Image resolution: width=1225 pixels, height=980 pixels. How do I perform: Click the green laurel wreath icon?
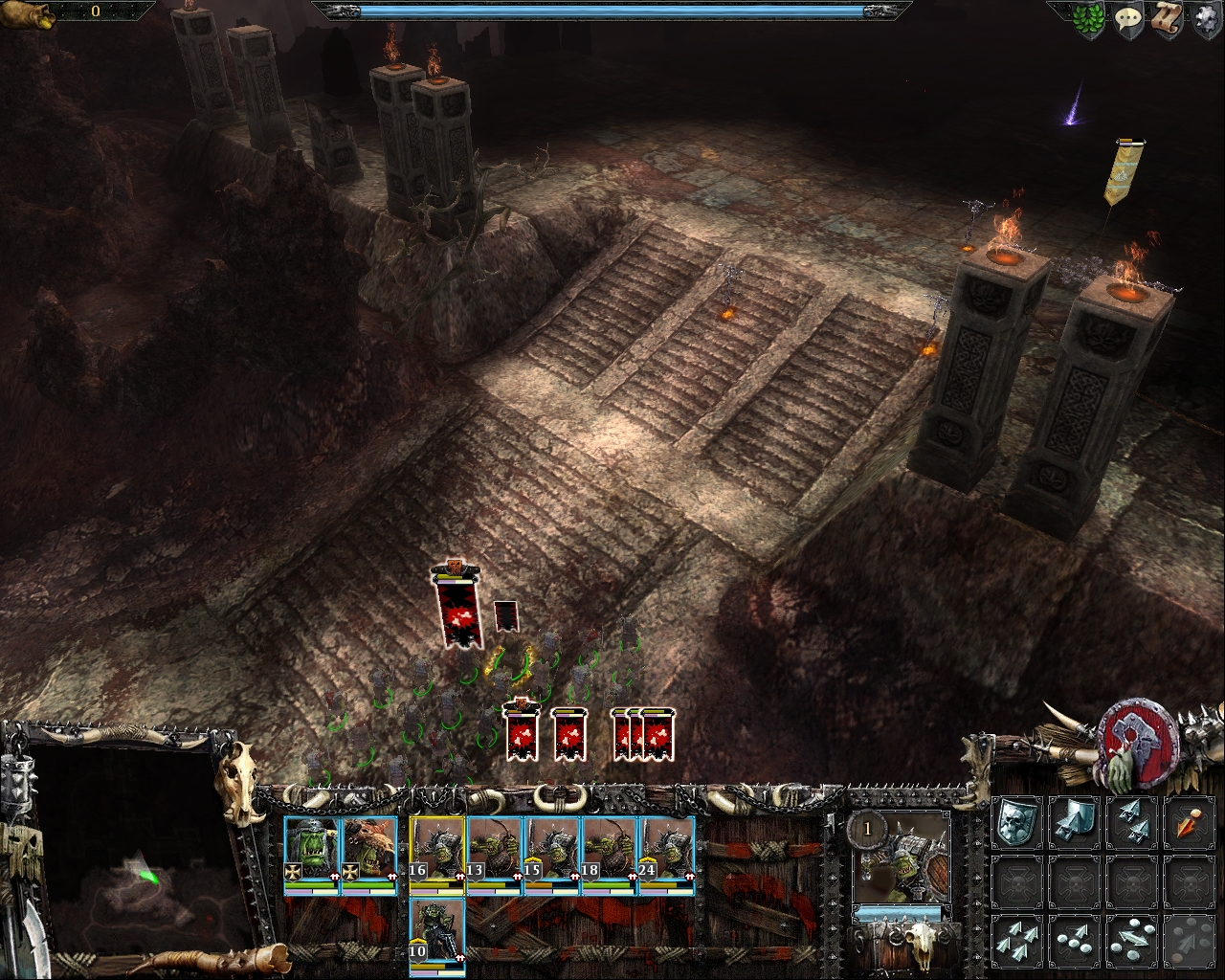tap(1088, 21)
